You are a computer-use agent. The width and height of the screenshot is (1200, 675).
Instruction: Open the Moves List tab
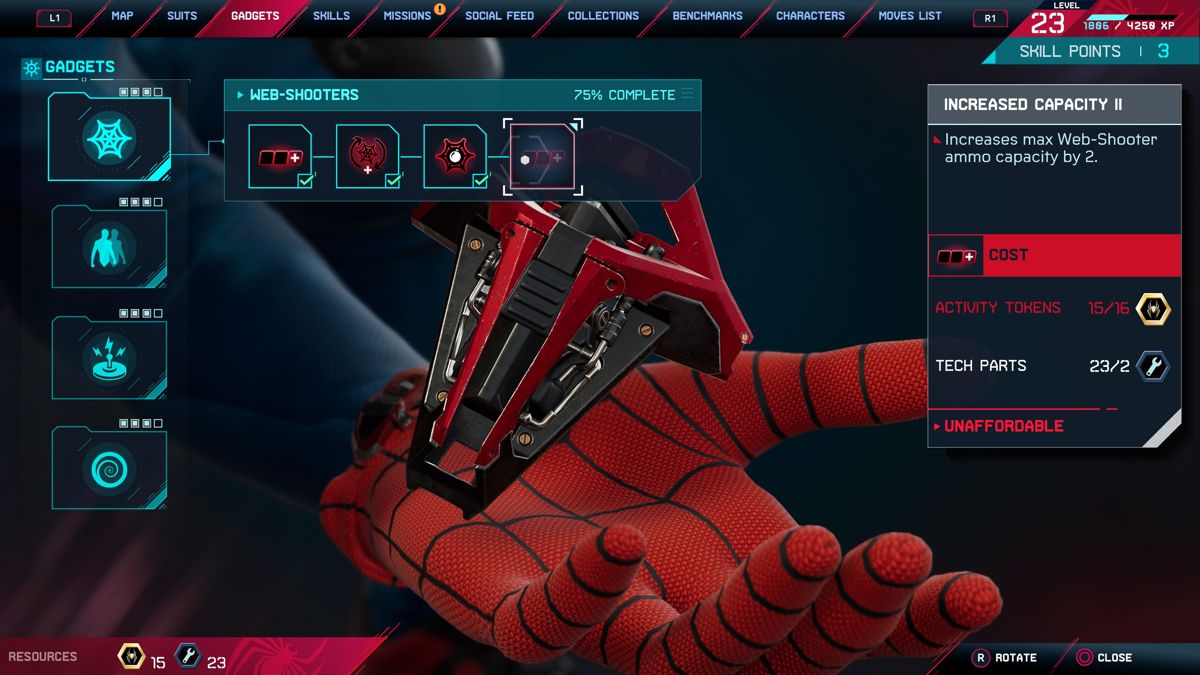910,16
